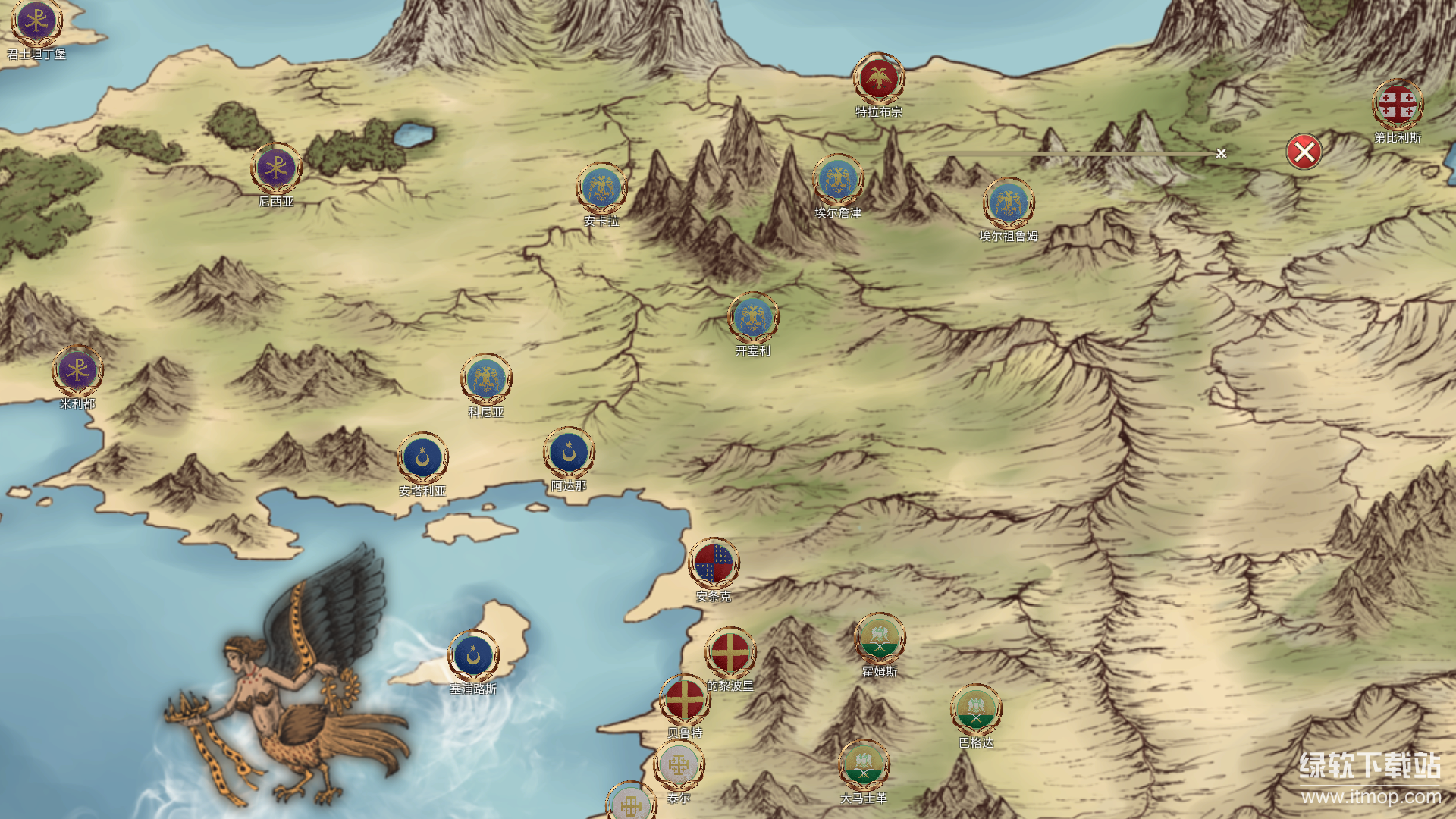The width and height of the screenshot is (1456, 819).
Task: Choose the 尼西亚 city marker
Action: point(276,168)
